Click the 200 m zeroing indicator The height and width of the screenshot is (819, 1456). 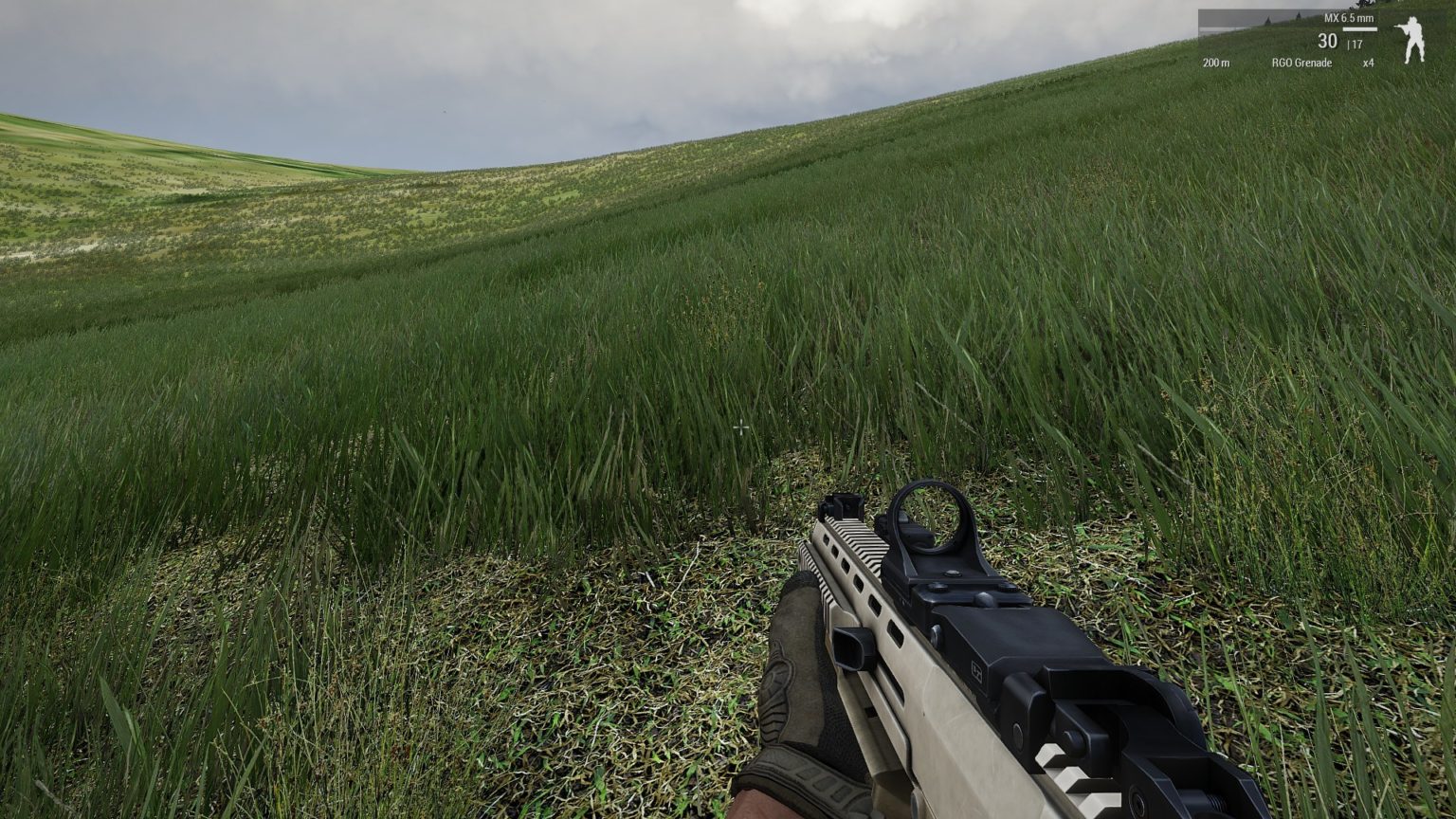(1216, 63)
